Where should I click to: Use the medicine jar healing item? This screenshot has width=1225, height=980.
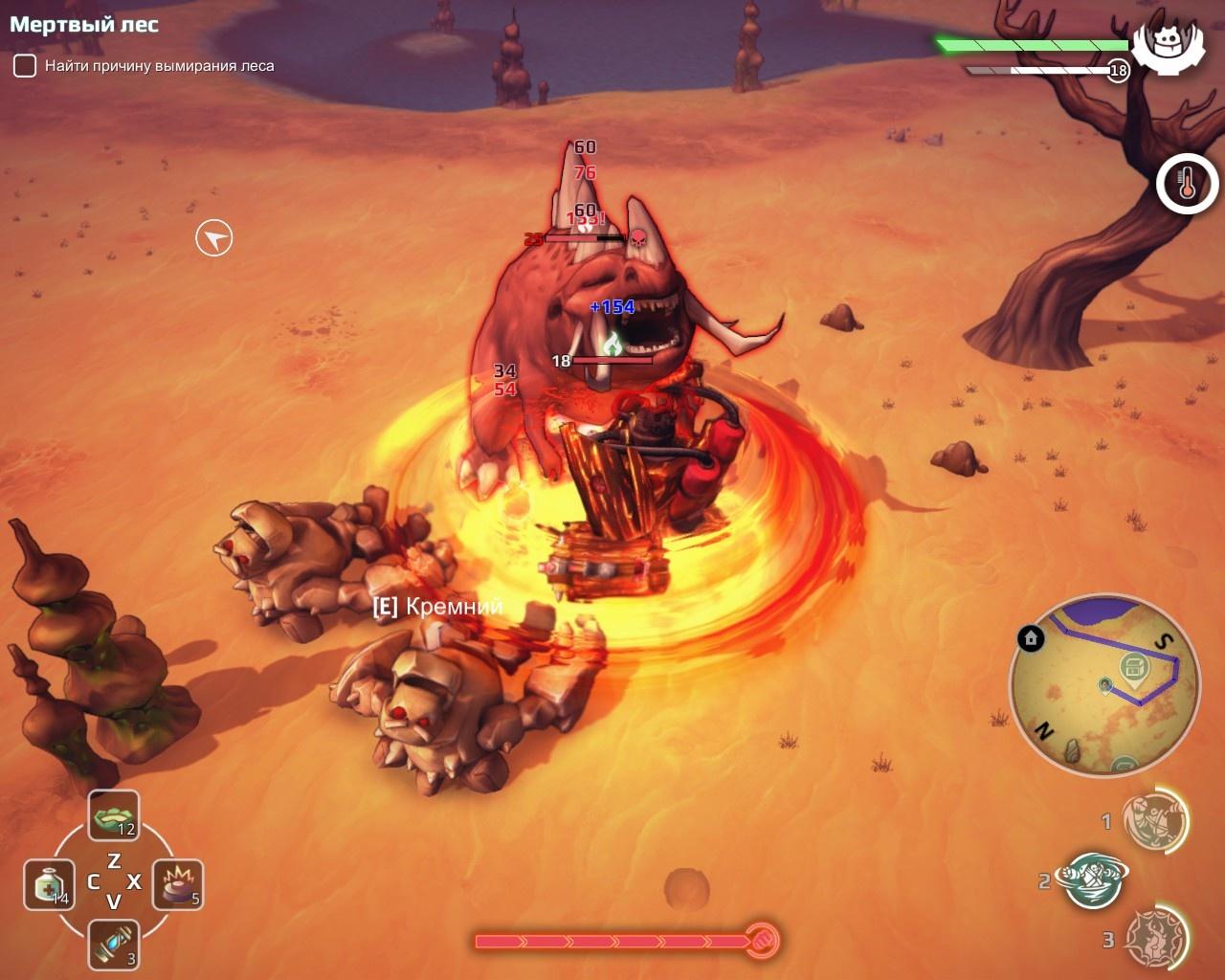[49, 884]
